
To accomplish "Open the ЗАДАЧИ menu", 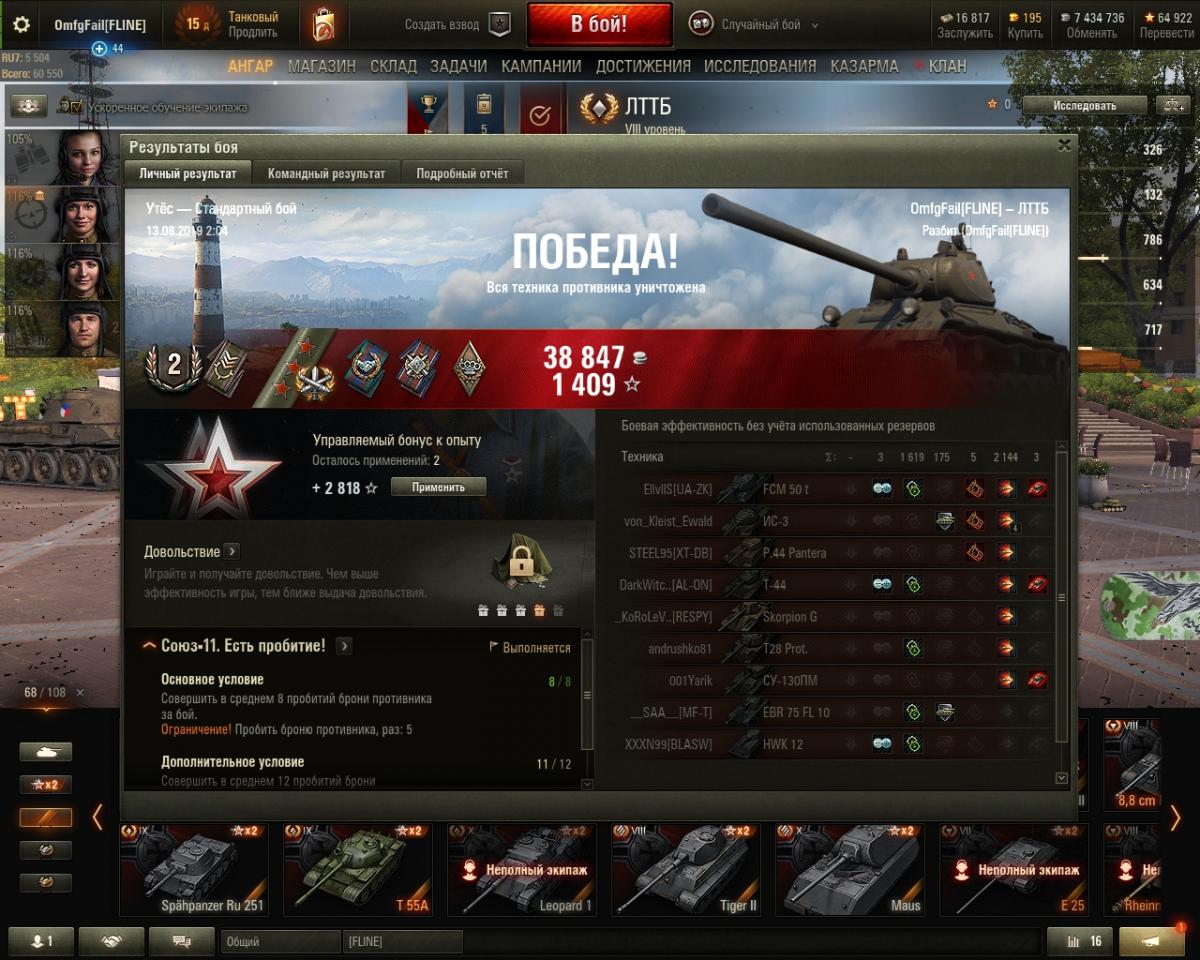I will click(x=458, y=66).
